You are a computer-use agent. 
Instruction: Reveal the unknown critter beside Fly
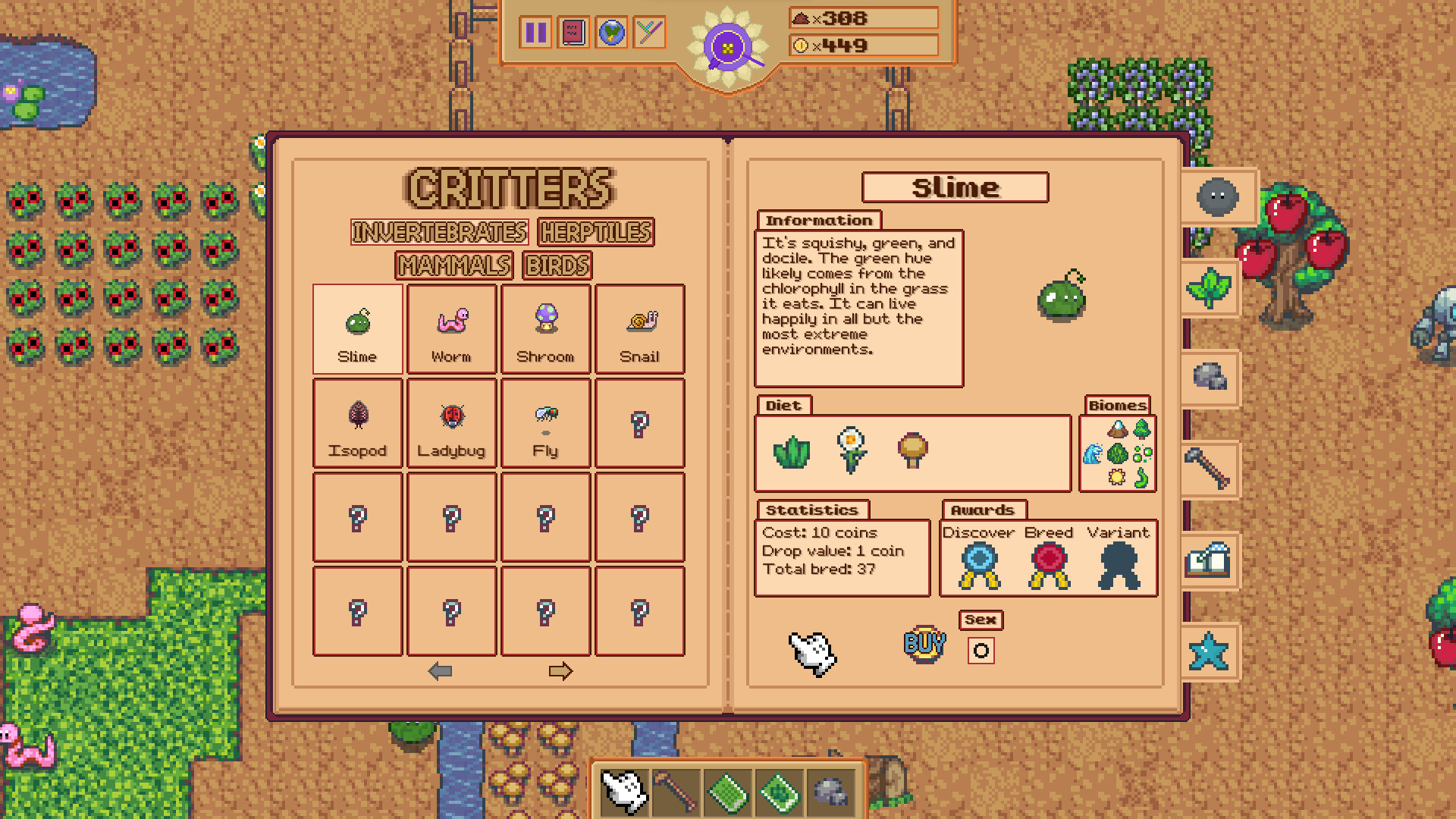pos(640,423)
